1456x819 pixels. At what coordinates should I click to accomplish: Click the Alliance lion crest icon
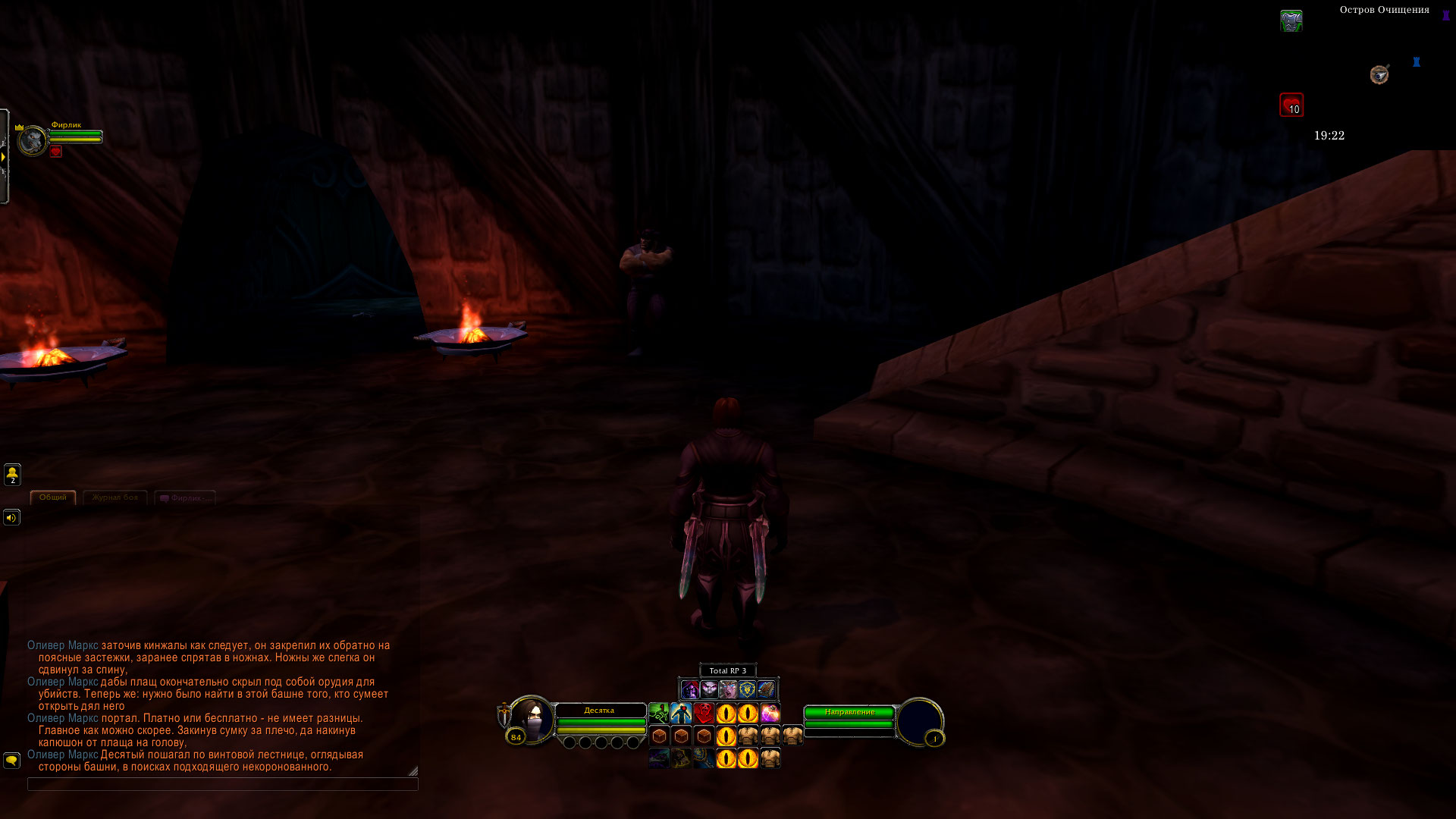point(747,689)
